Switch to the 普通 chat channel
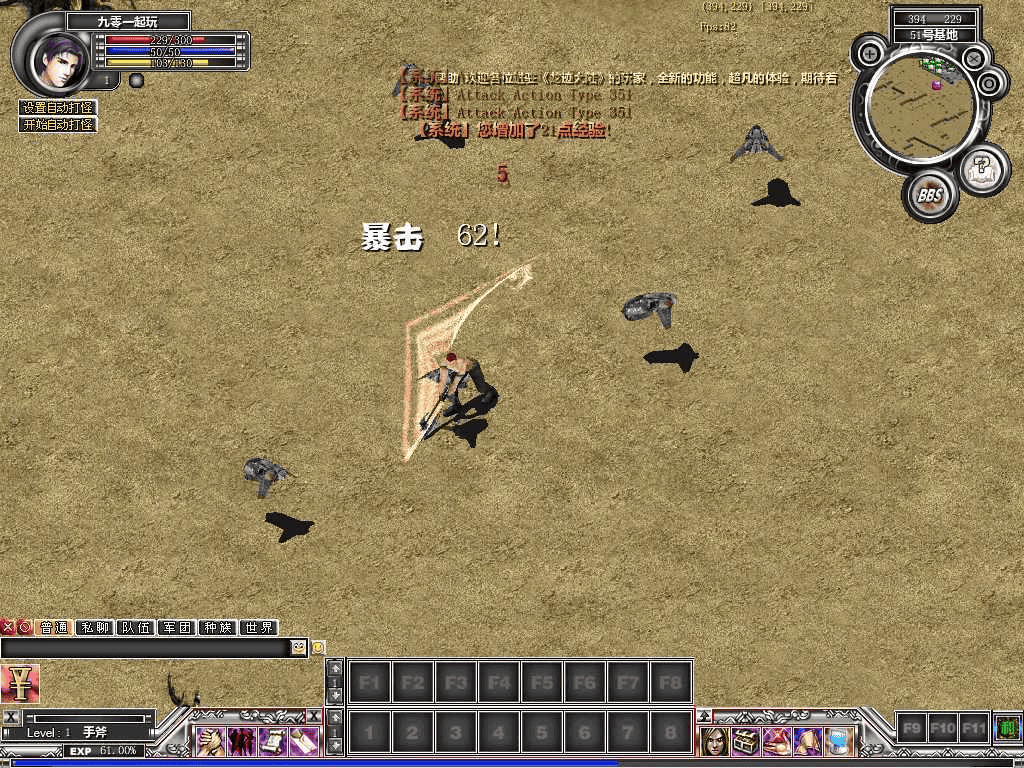Viewport: 1024px width, 768px height. pos(54,628)
